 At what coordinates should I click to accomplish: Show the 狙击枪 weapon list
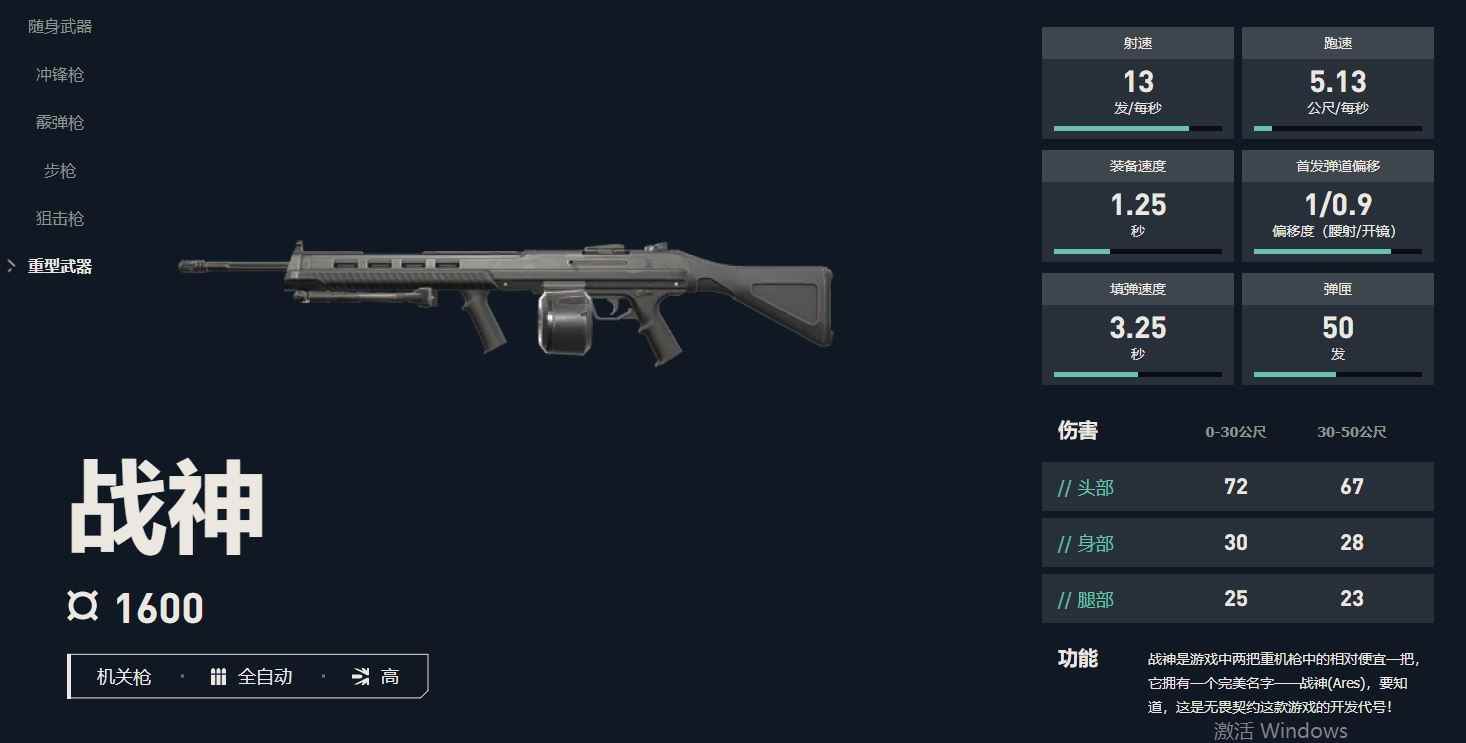tap(60, 219)
